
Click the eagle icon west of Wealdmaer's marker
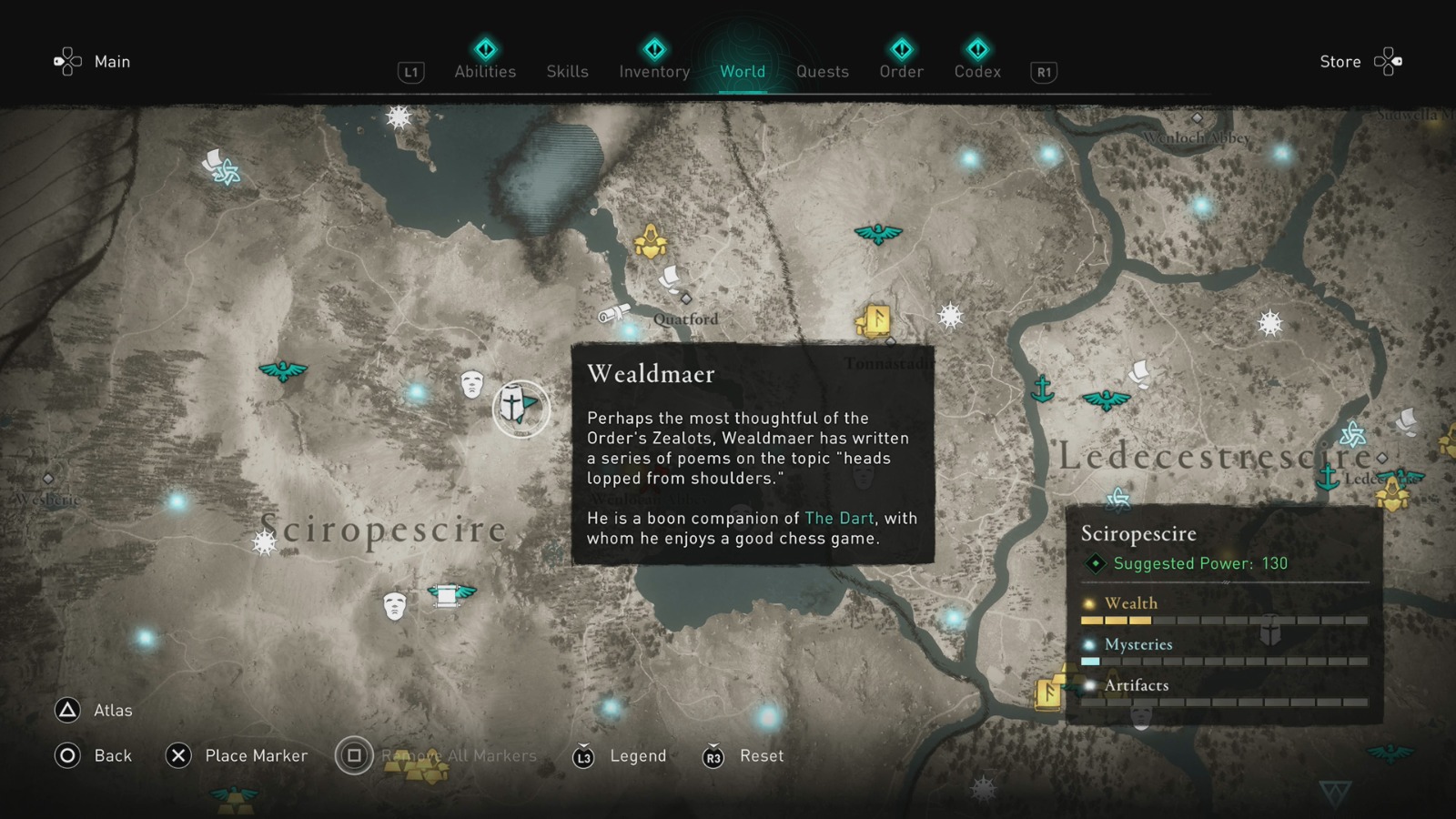(x=284, y=372)
